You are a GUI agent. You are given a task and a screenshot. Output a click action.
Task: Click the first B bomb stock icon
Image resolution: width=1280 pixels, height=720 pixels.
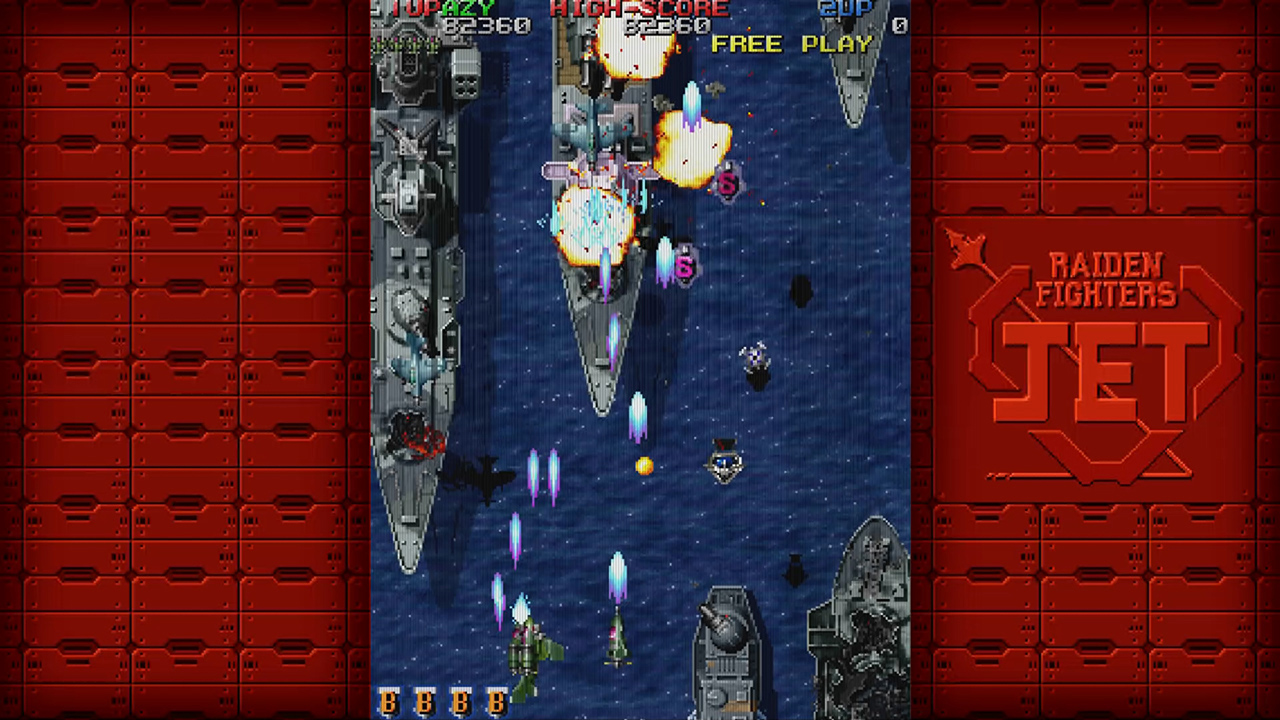(x=388, y=701)
